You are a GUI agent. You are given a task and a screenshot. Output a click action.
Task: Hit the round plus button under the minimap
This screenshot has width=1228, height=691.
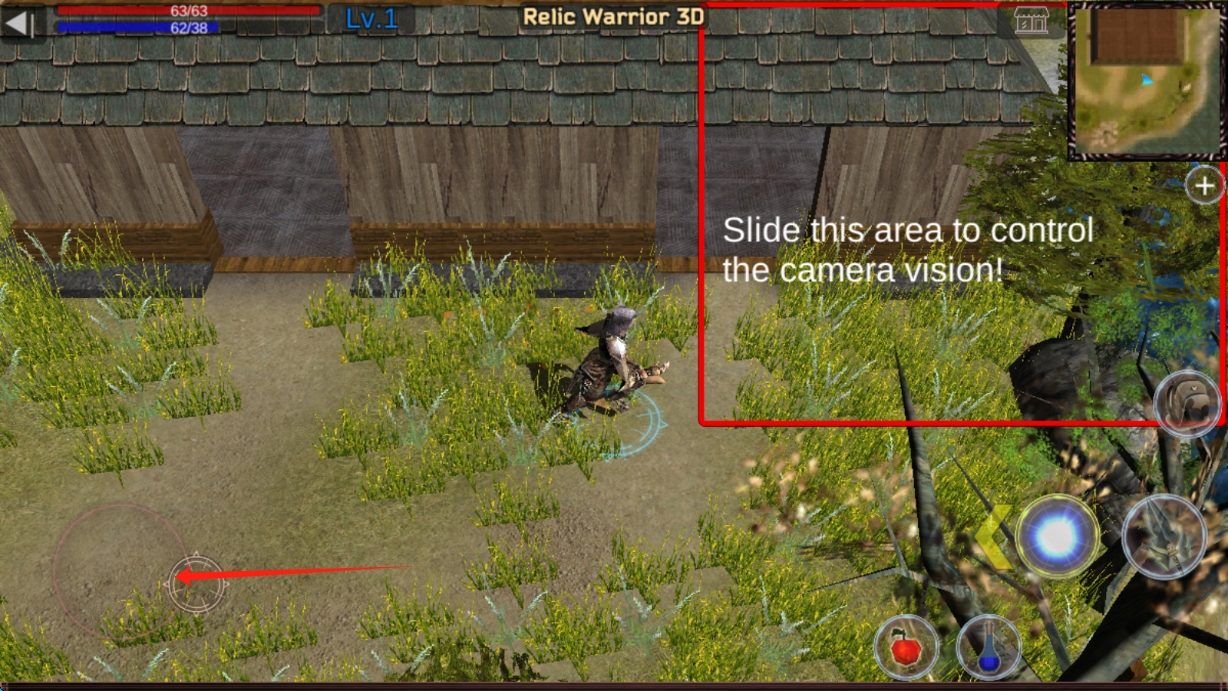click(1205, 185)
